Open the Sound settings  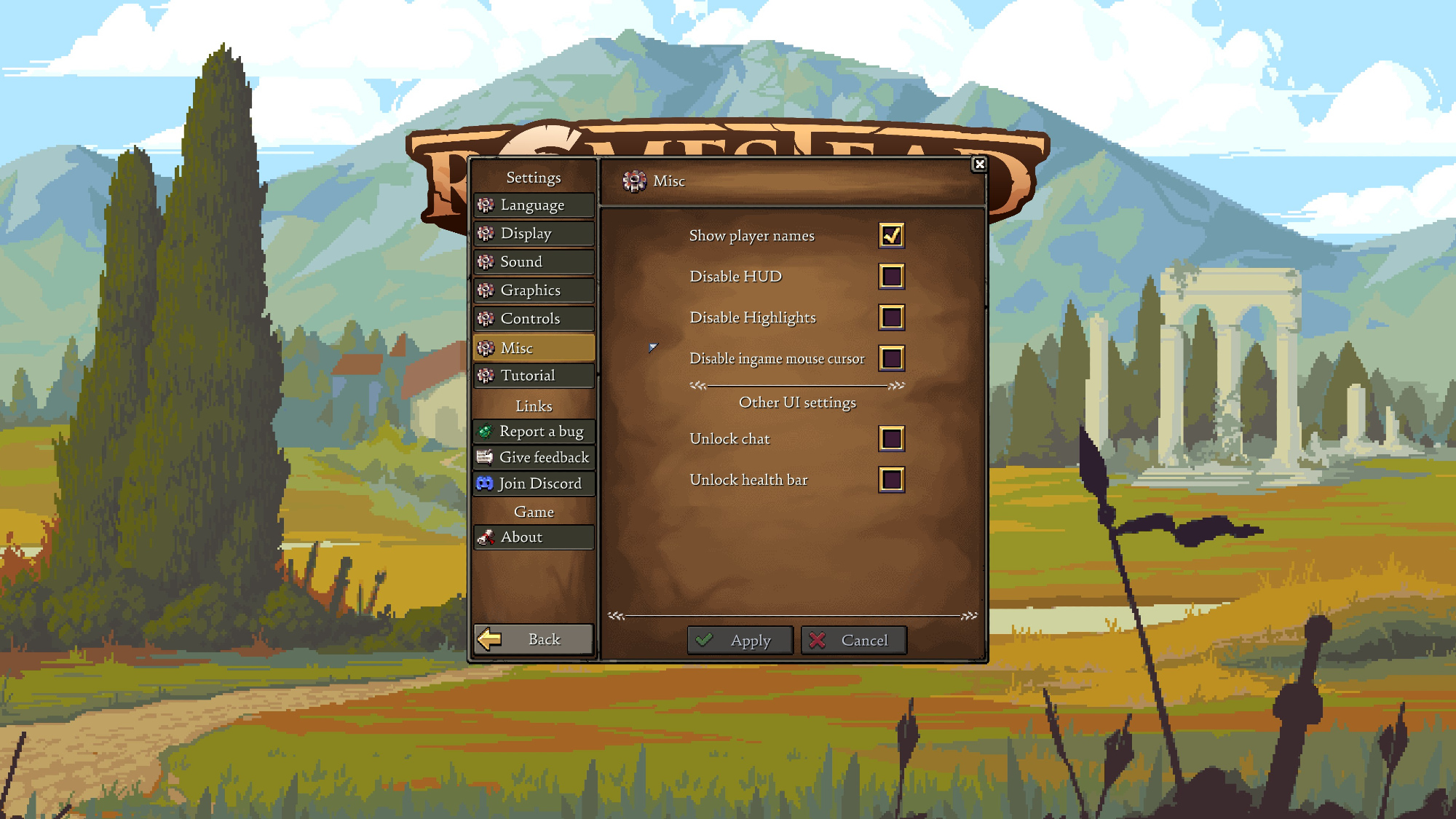(x=534, y=262)
